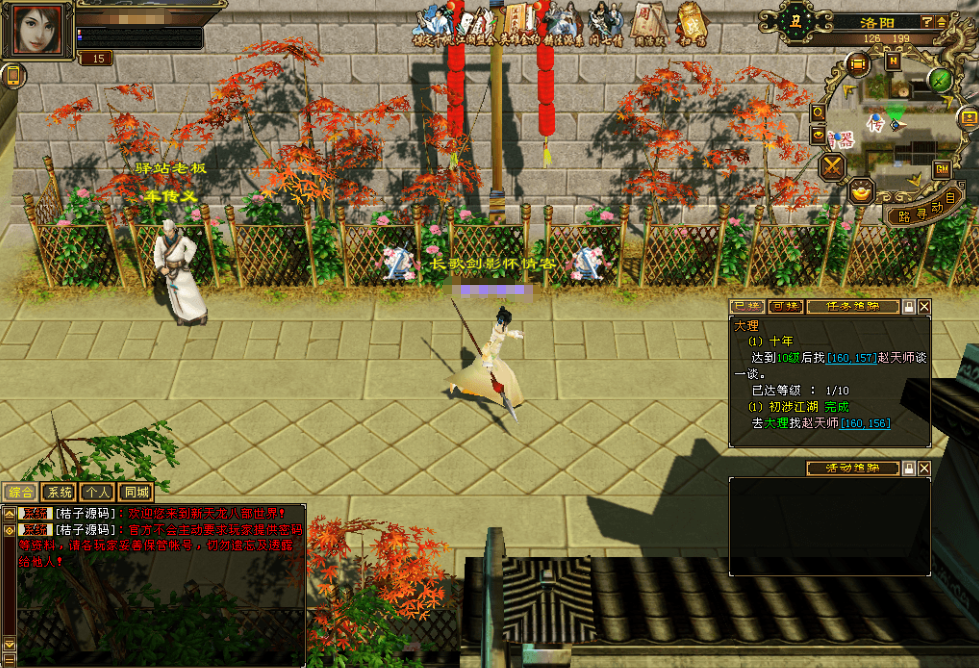Open the gold ingot shop icon
The height and width of the screenshot is (668, 979).
(860, 190)
